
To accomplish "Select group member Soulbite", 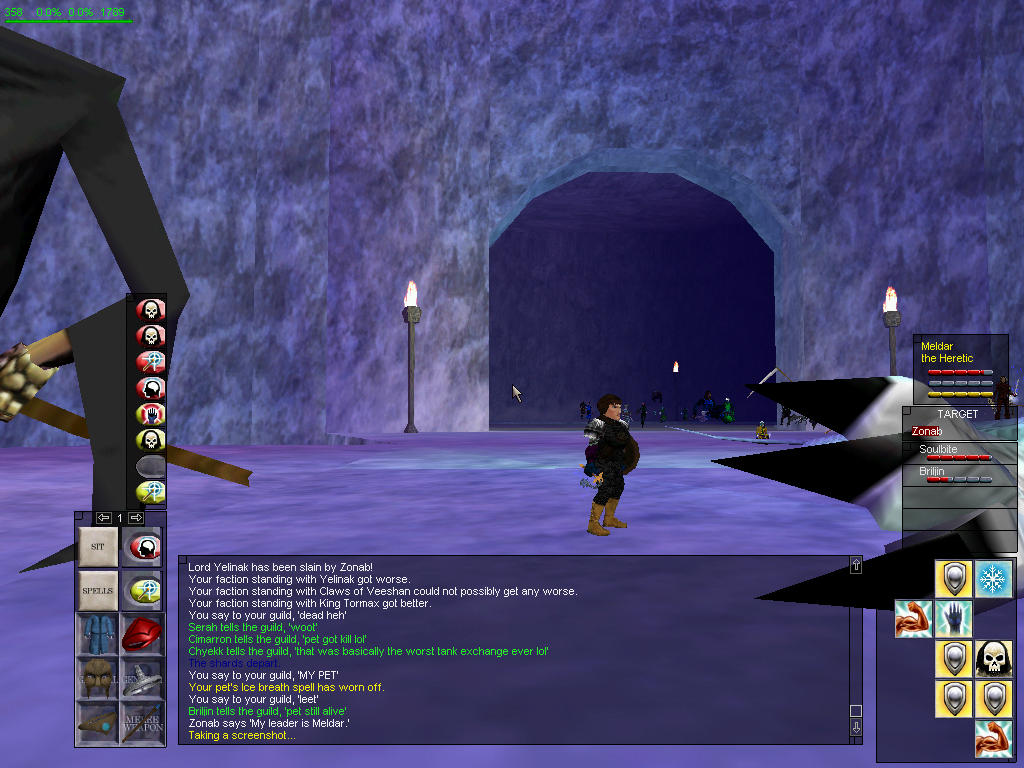I will [x=958, y=454].
